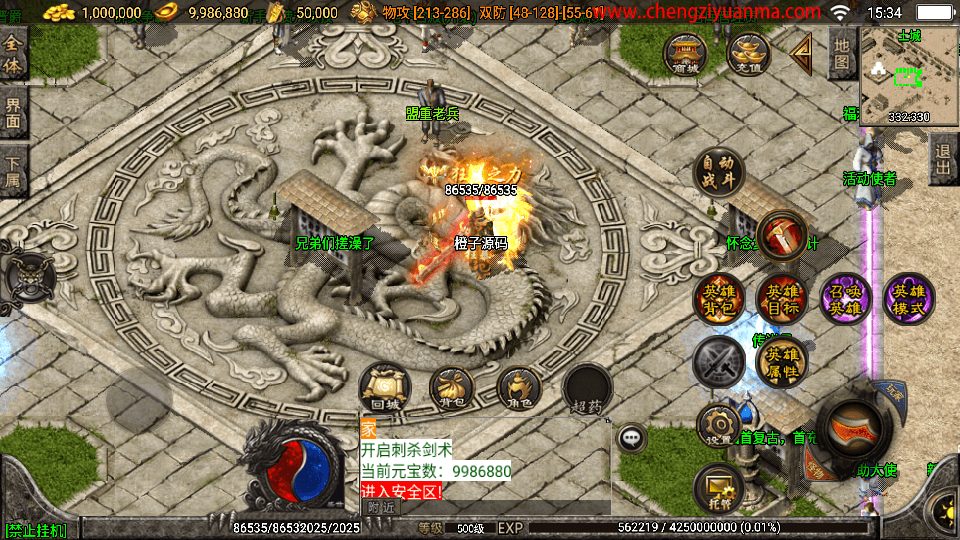The height and width of the screenshot is (540, 960).
Task: Select the 英雄目标 hero target button
Action: pyautogui.click(x=782, y=299)
